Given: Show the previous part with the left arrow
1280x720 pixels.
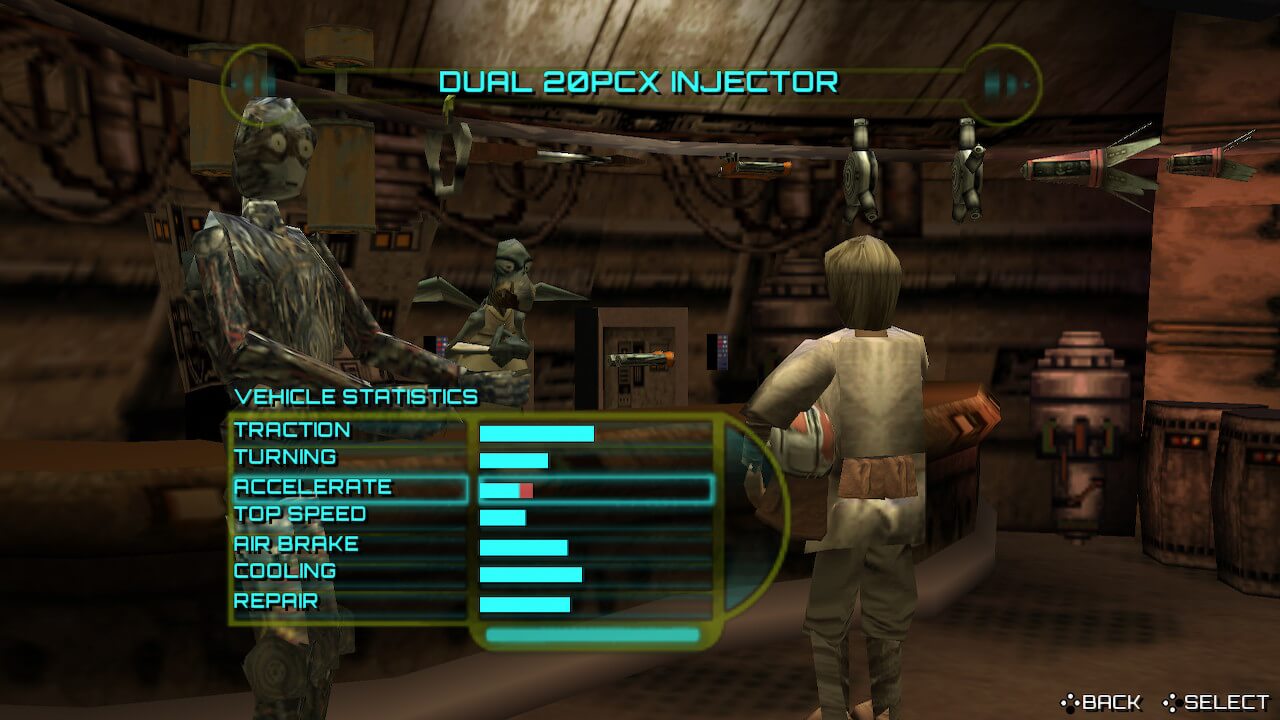Looking at the screenshot, I should coord(258,83).
